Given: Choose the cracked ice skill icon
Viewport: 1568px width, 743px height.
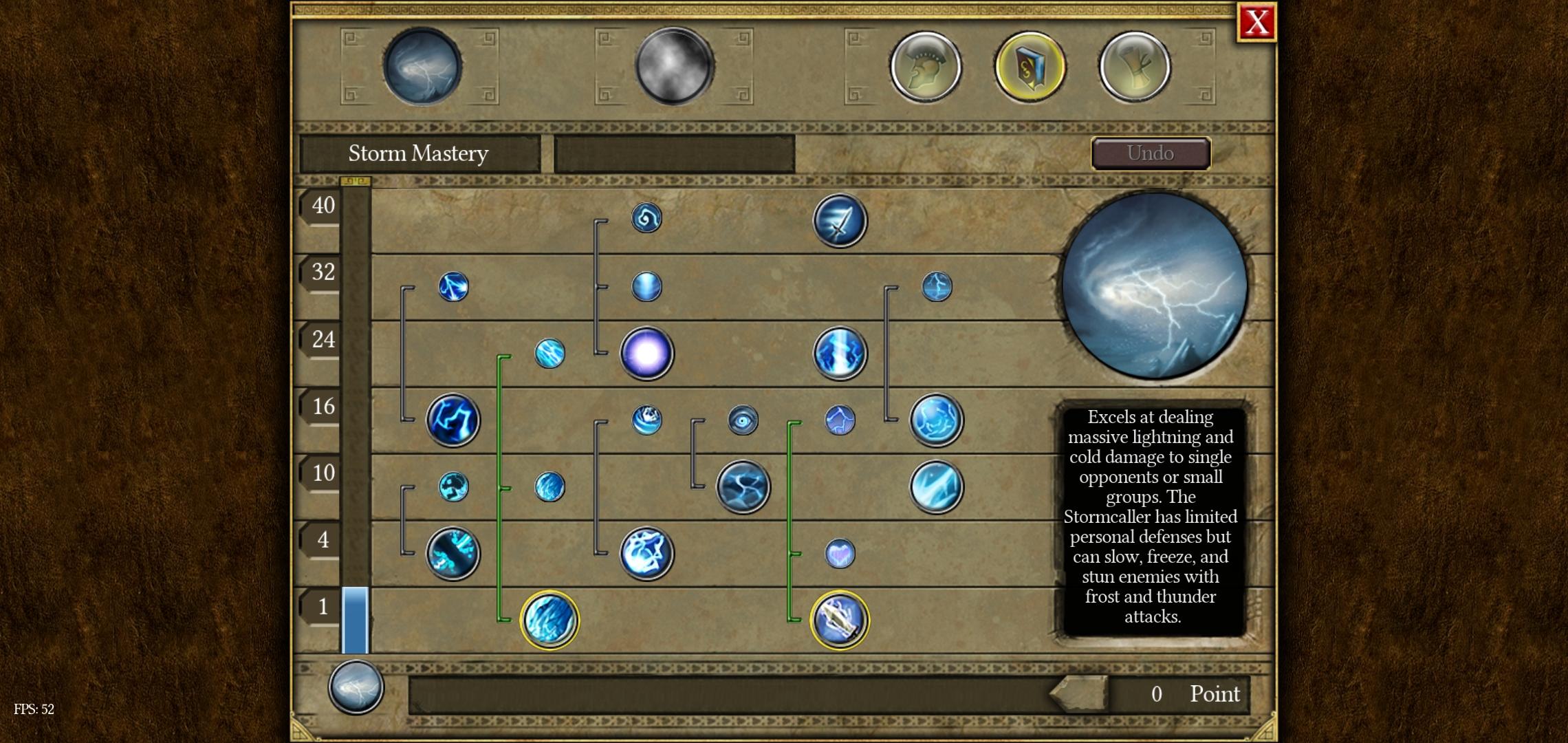Looking at the screenshot, I should 743,487.
